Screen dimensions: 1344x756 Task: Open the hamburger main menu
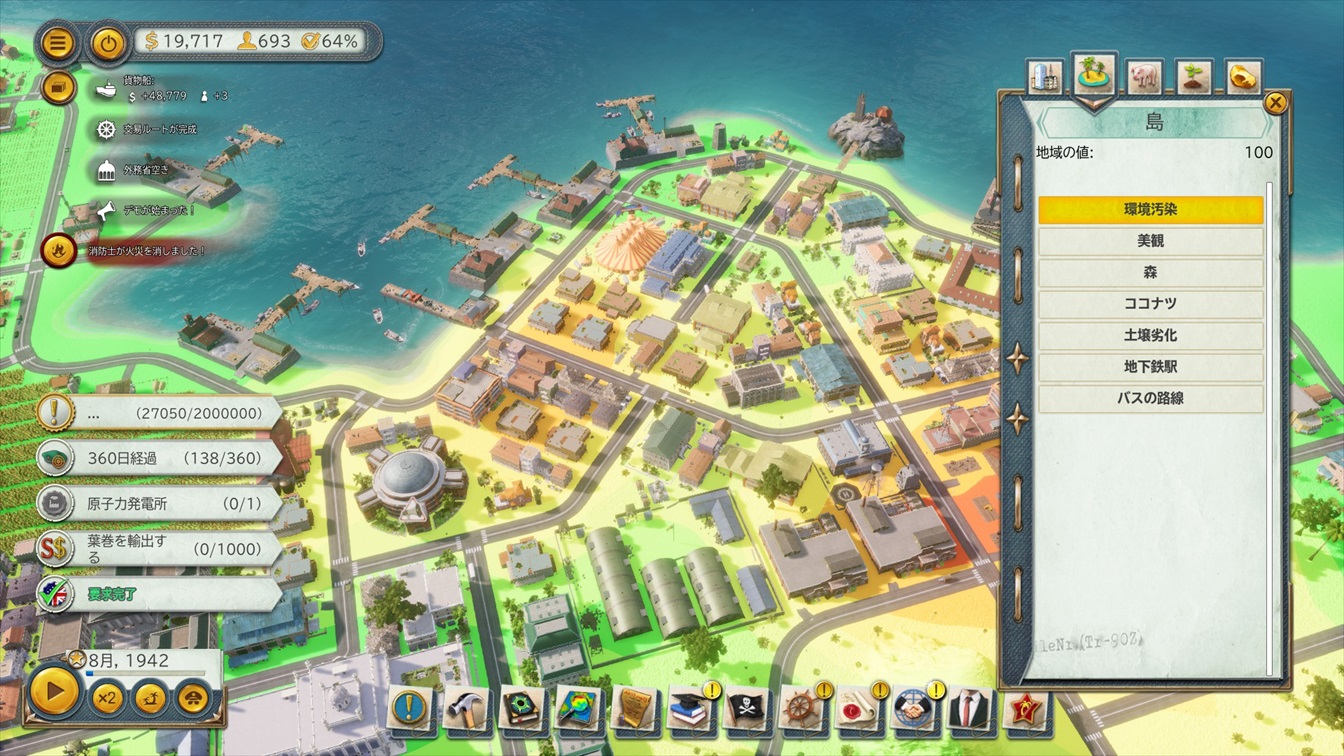coord(59,43)
